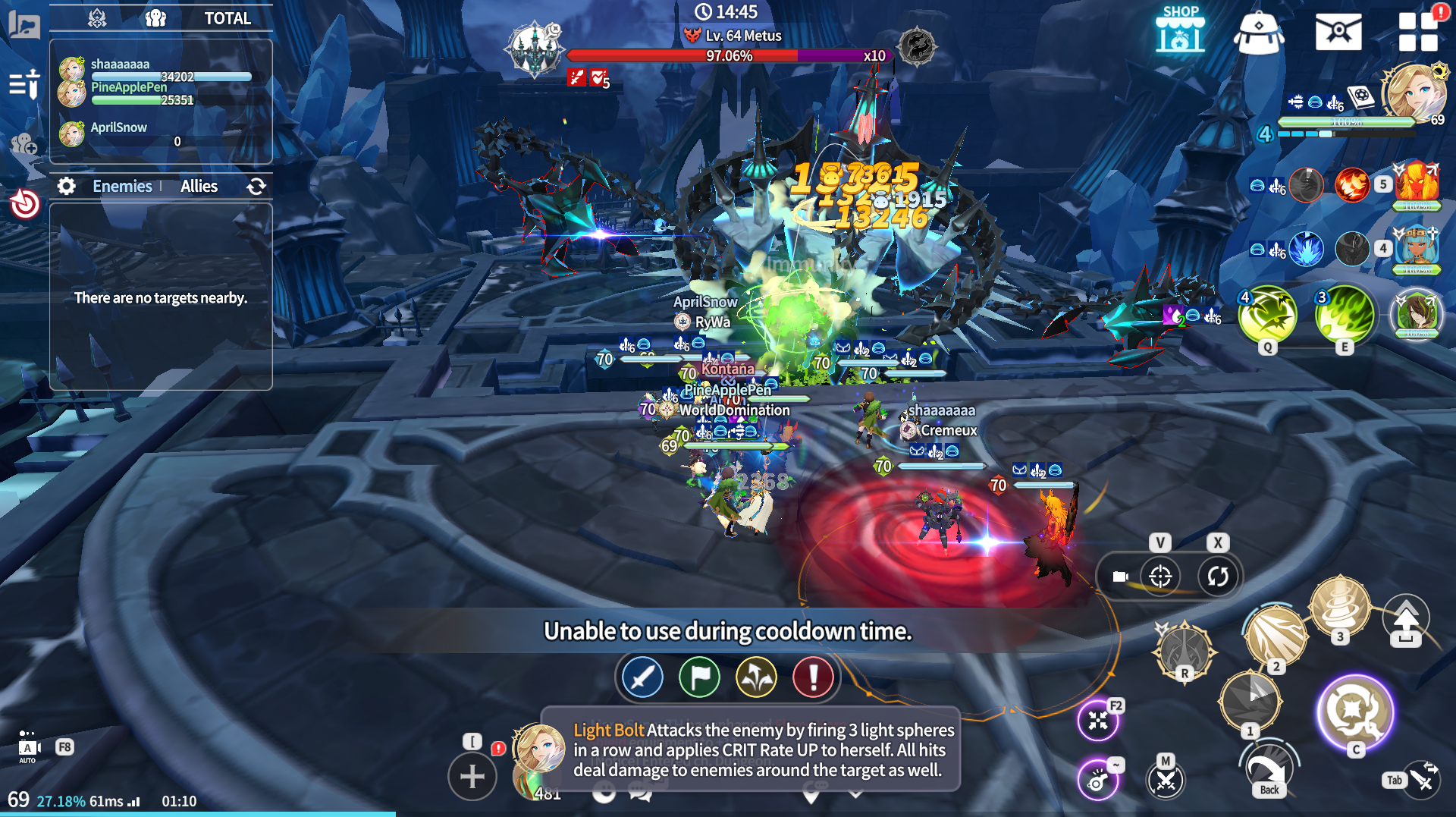
Task: Activate the green Q skill
Action: point(1267,315)
